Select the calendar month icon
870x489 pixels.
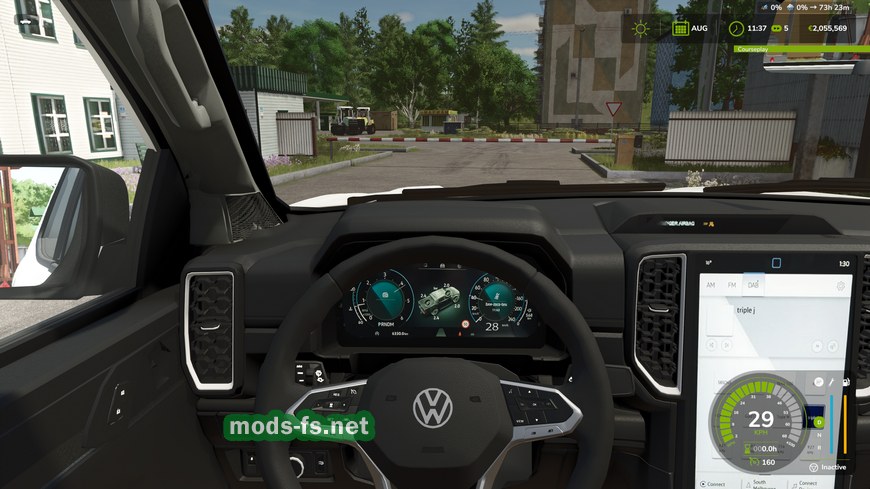pos(680,28)
